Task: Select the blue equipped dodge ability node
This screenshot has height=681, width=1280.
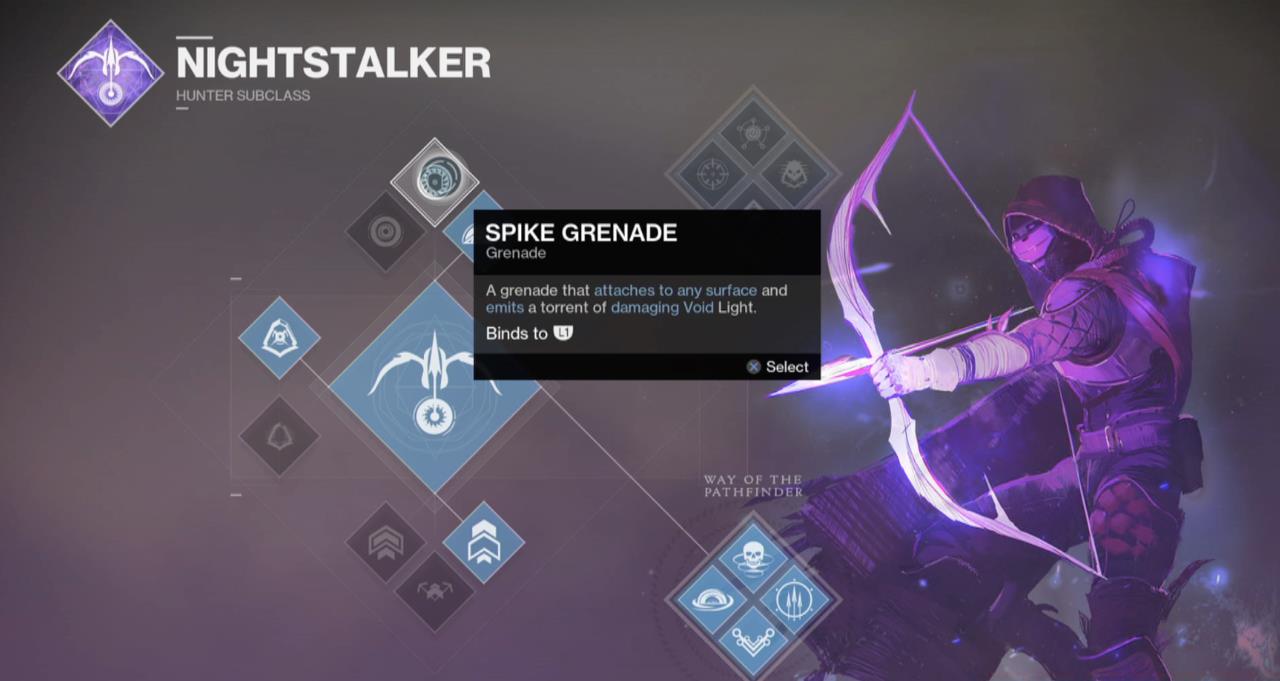Action: click(x=279, y=337)
